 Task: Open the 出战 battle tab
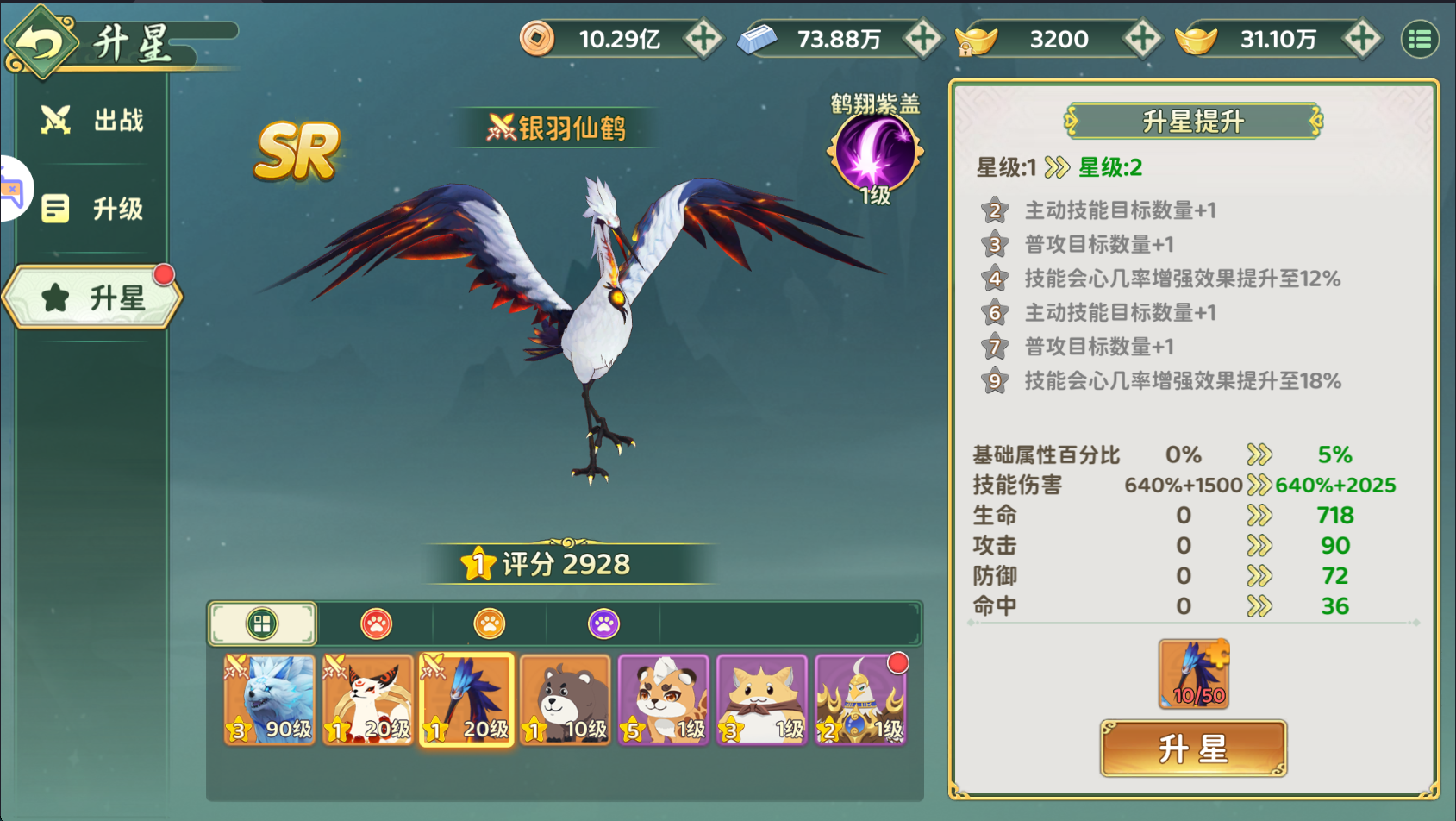tap(92, 121)
